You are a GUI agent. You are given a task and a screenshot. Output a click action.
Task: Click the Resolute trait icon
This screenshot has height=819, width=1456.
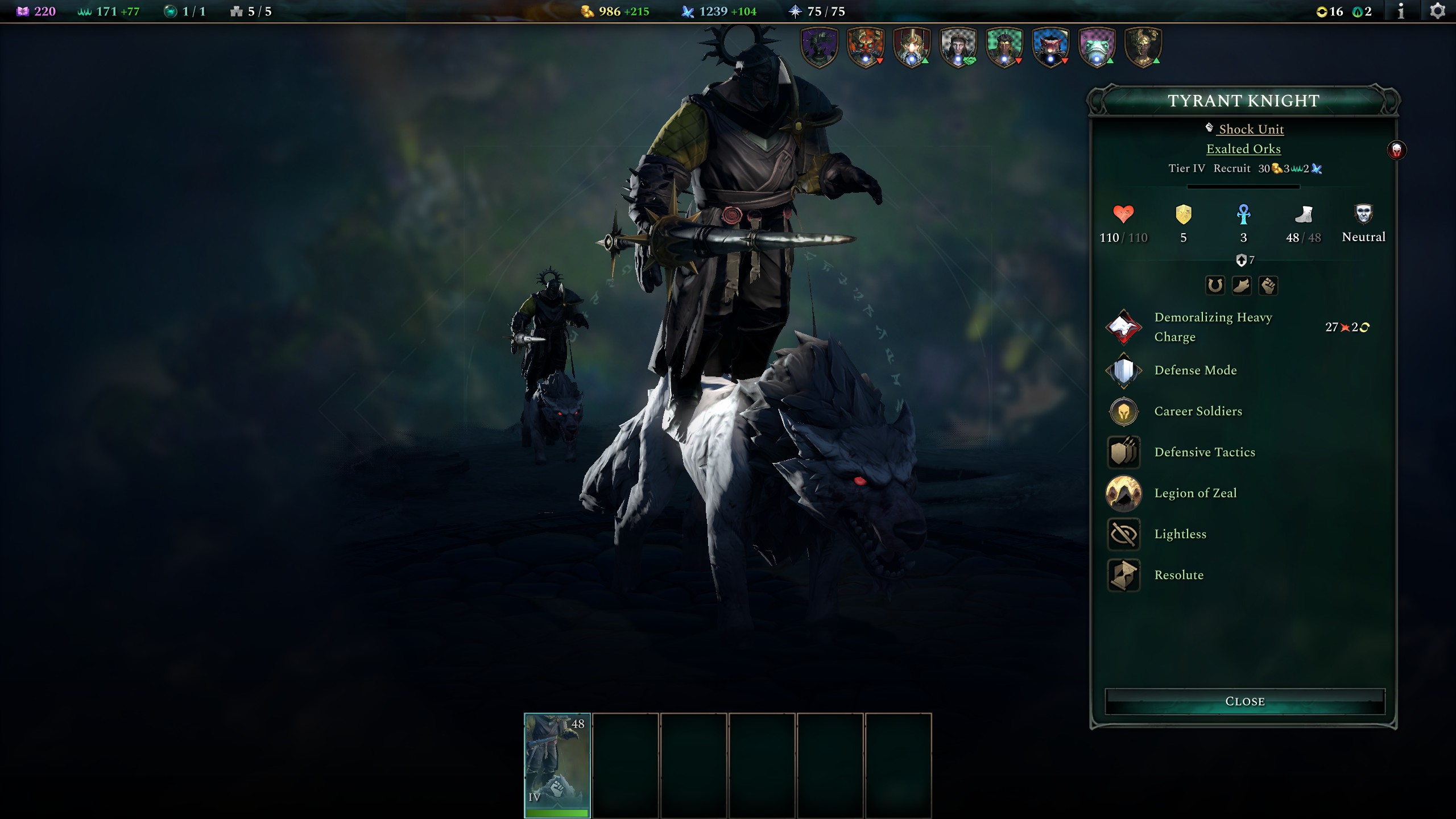pyautogui.click(x=1124, y=574)
